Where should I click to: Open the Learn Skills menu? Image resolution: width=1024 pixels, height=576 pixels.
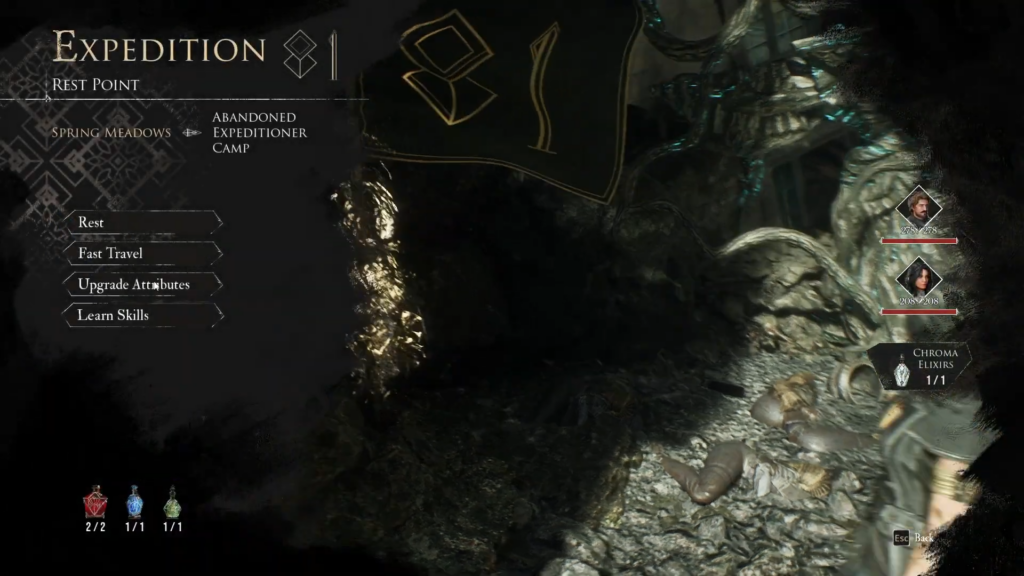click(x=142, y=315)
